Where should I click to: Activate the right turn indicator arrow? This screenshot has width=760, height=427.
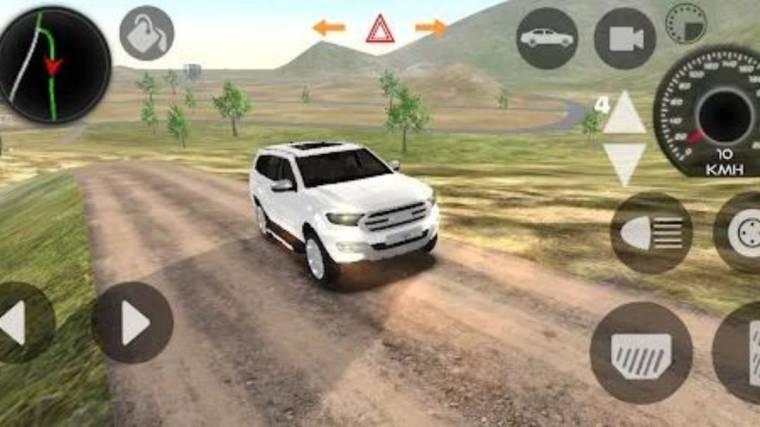[x=431, y=28]
